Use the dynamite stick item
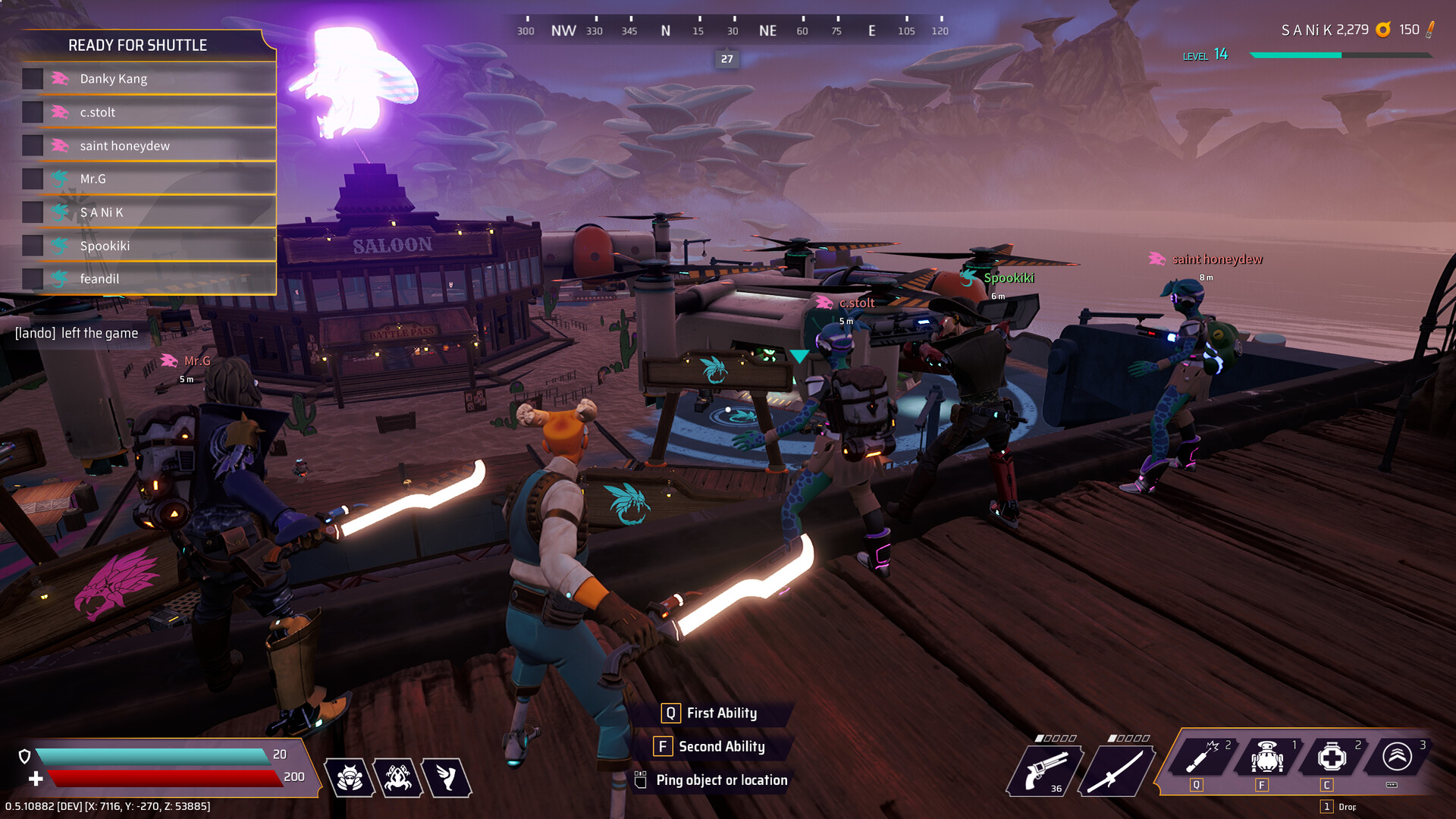Image resolution: width=1456 pixels, height=819 pixels. (x=1203, y=757)
